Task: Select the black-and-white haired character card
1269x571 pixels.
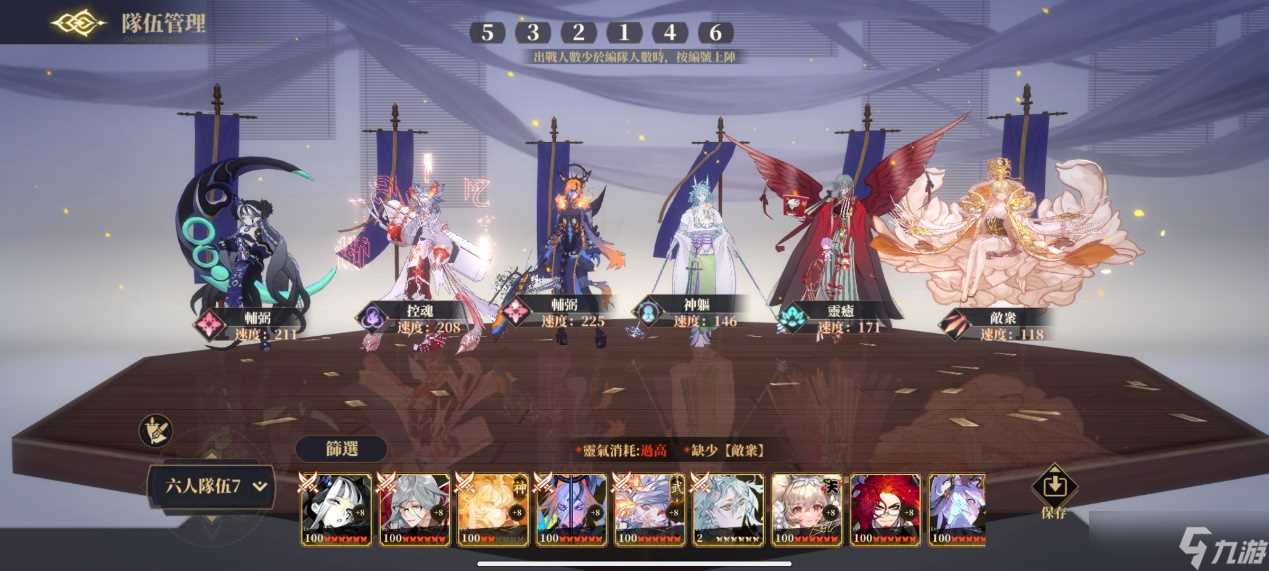Action: [x=336, y=510]
